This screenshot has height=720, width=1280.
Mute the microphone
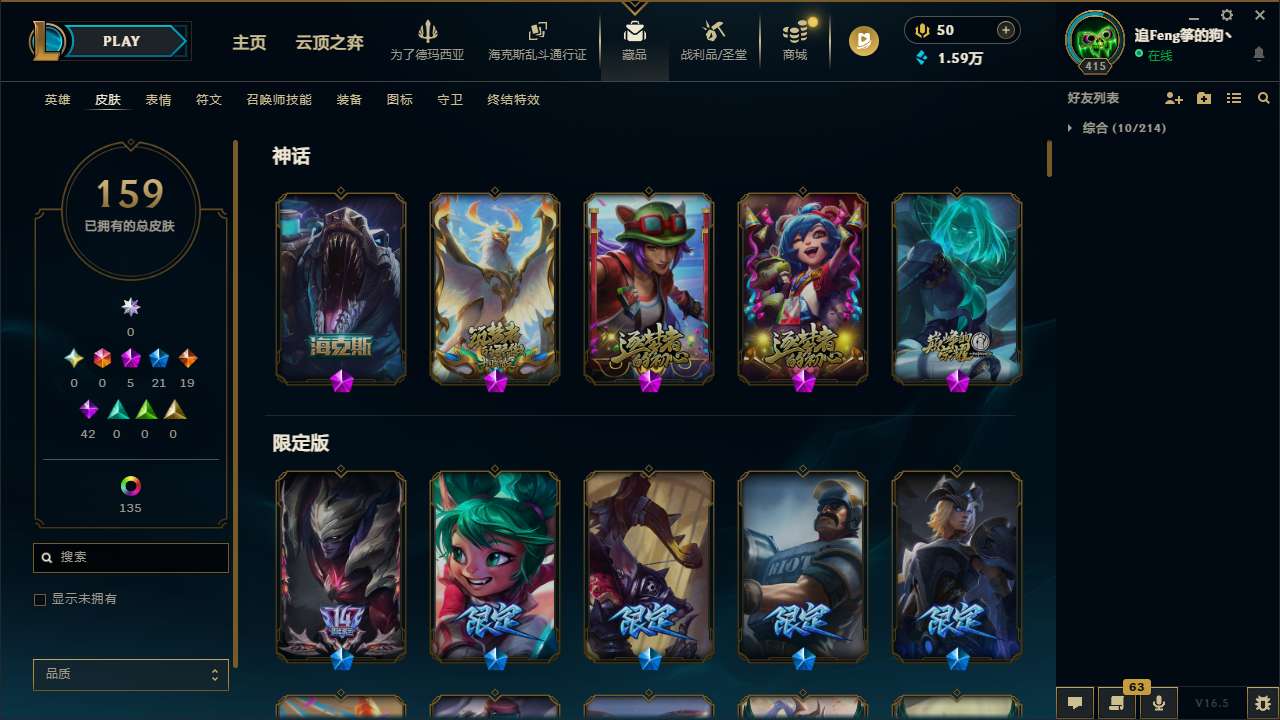(x=1159, y=703)
